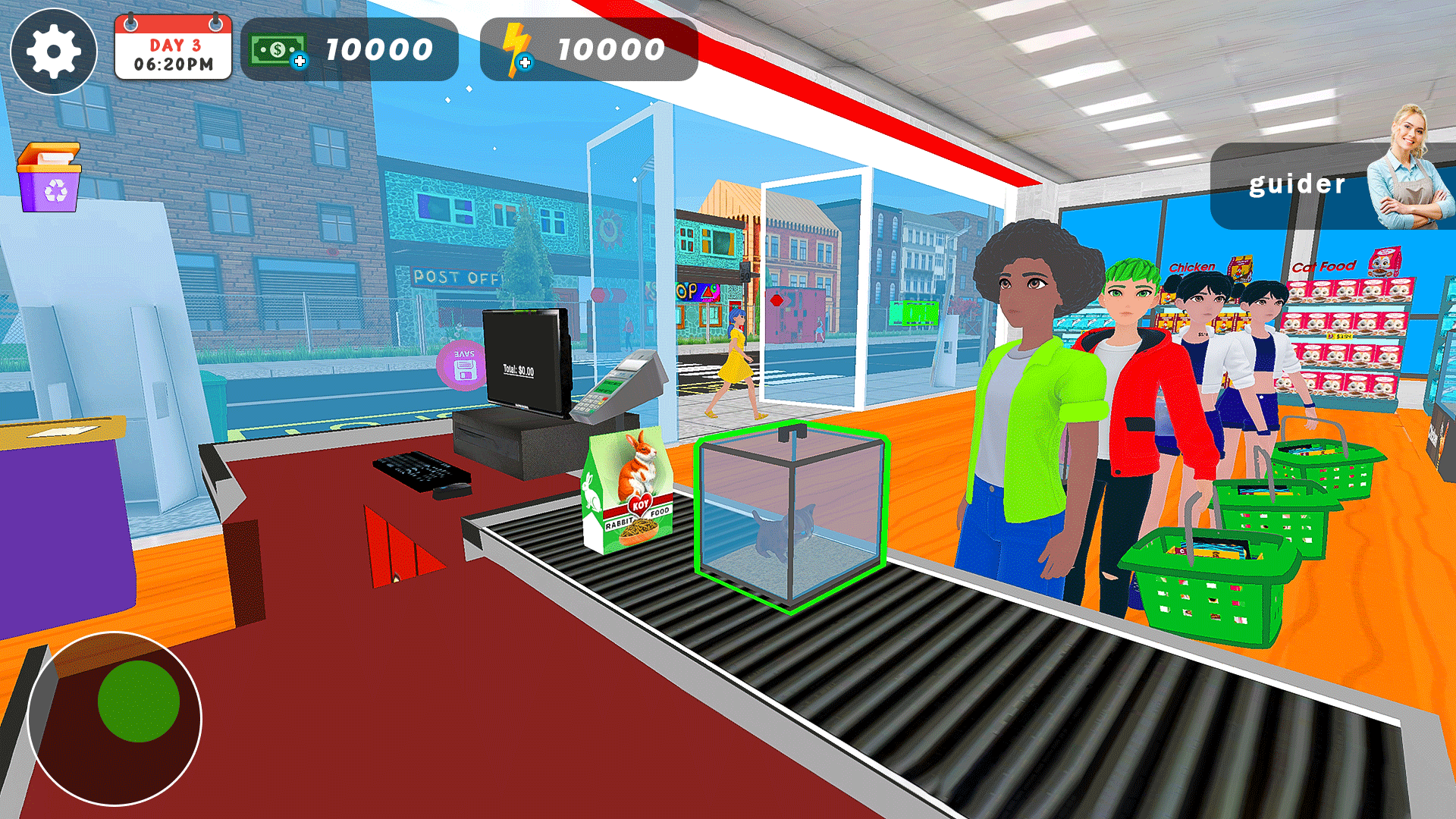Tap the dollar bill cash icon
This screenshot has width=1456, height=819.
point(277,49)
